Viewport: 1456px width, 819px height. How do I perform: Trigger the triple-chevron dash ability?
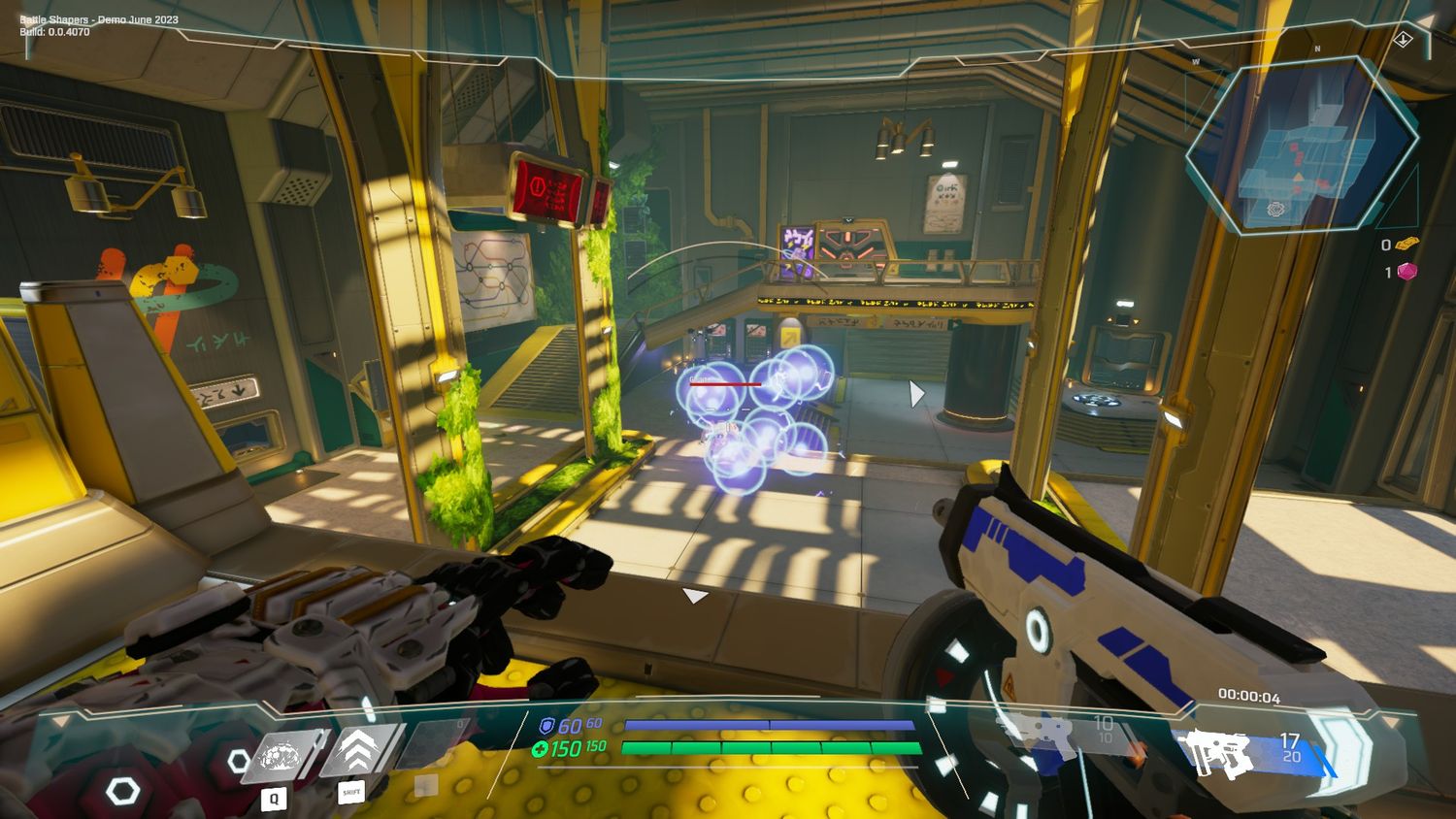click(357, 752)
